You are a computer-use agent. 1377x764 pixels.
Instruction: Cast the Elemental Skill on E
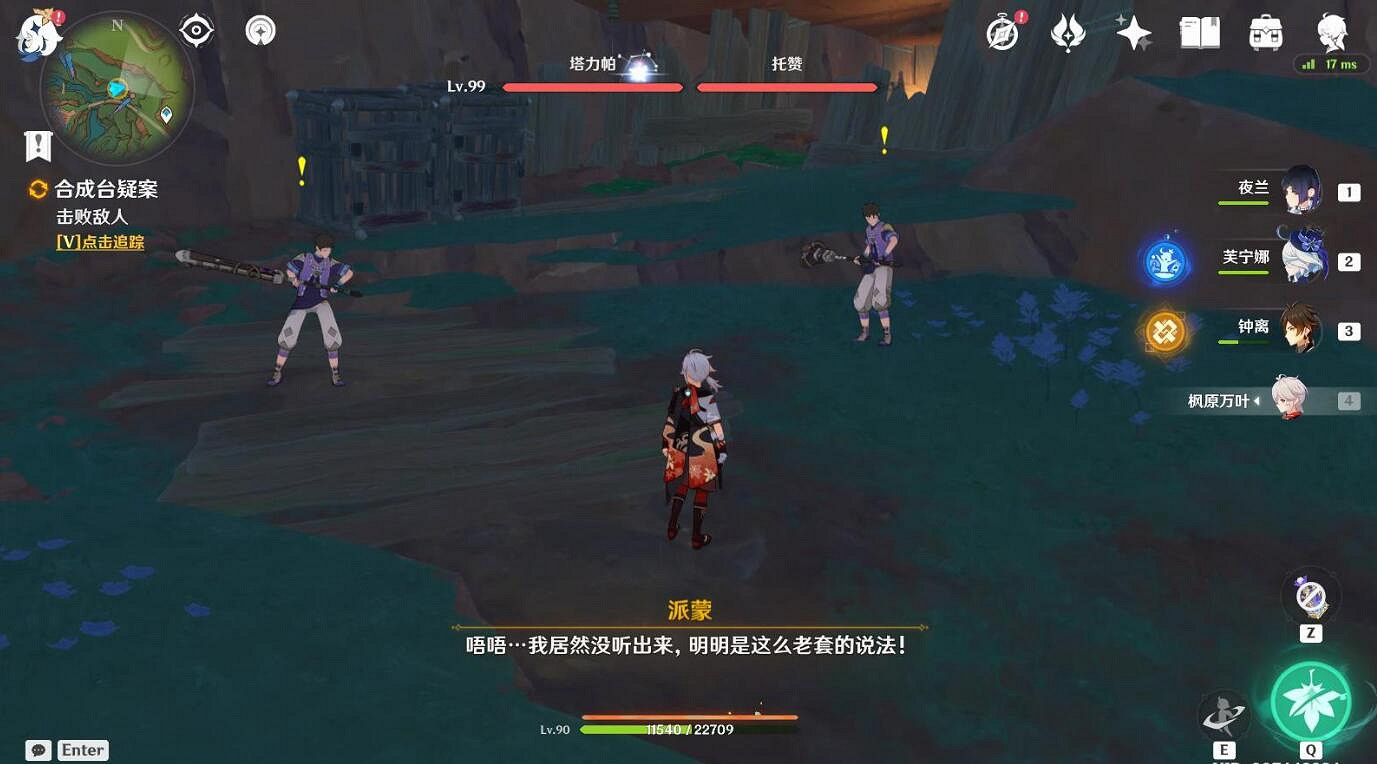tap(1224, 710)
